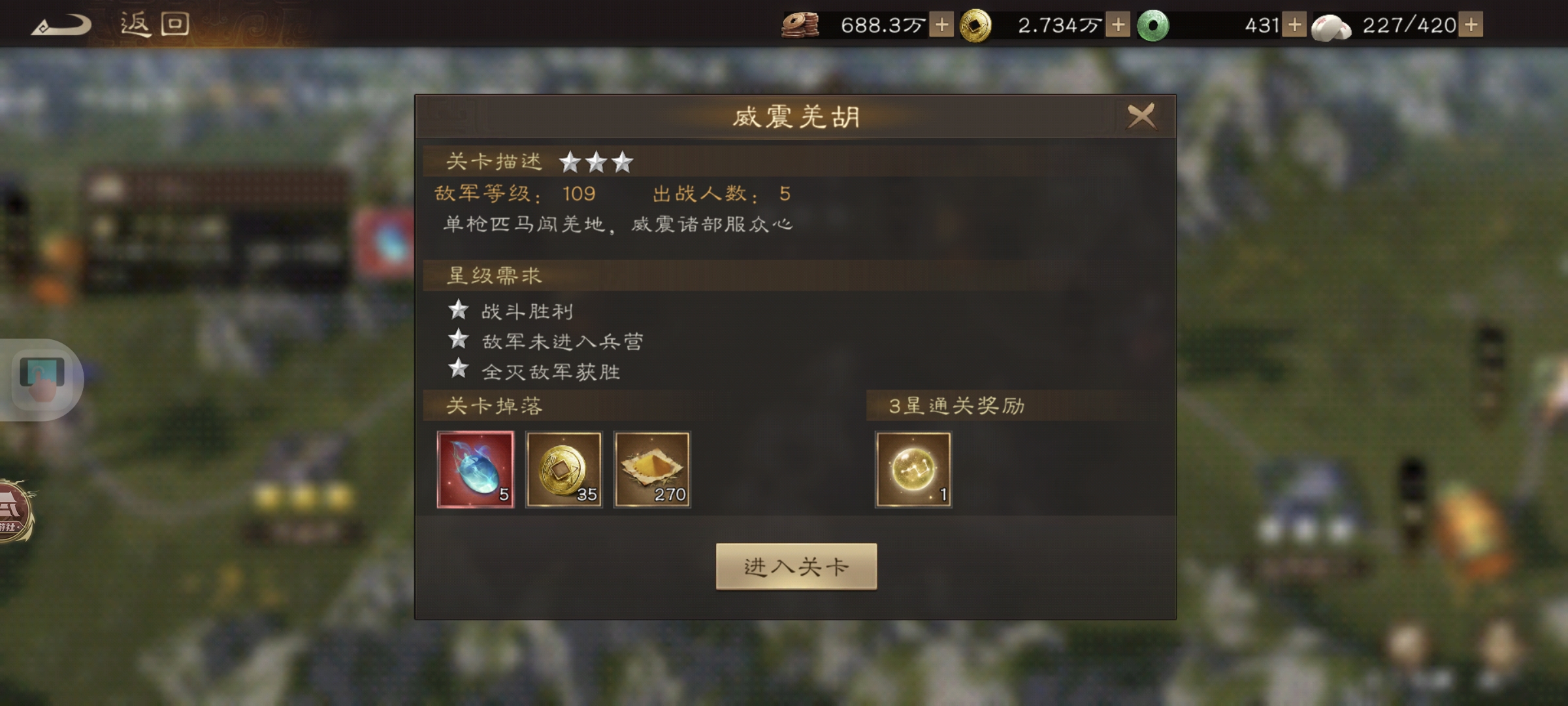Add more copper coins via plus button
1568x706 pixels.
pyautogui.click(x=943, y=25)
